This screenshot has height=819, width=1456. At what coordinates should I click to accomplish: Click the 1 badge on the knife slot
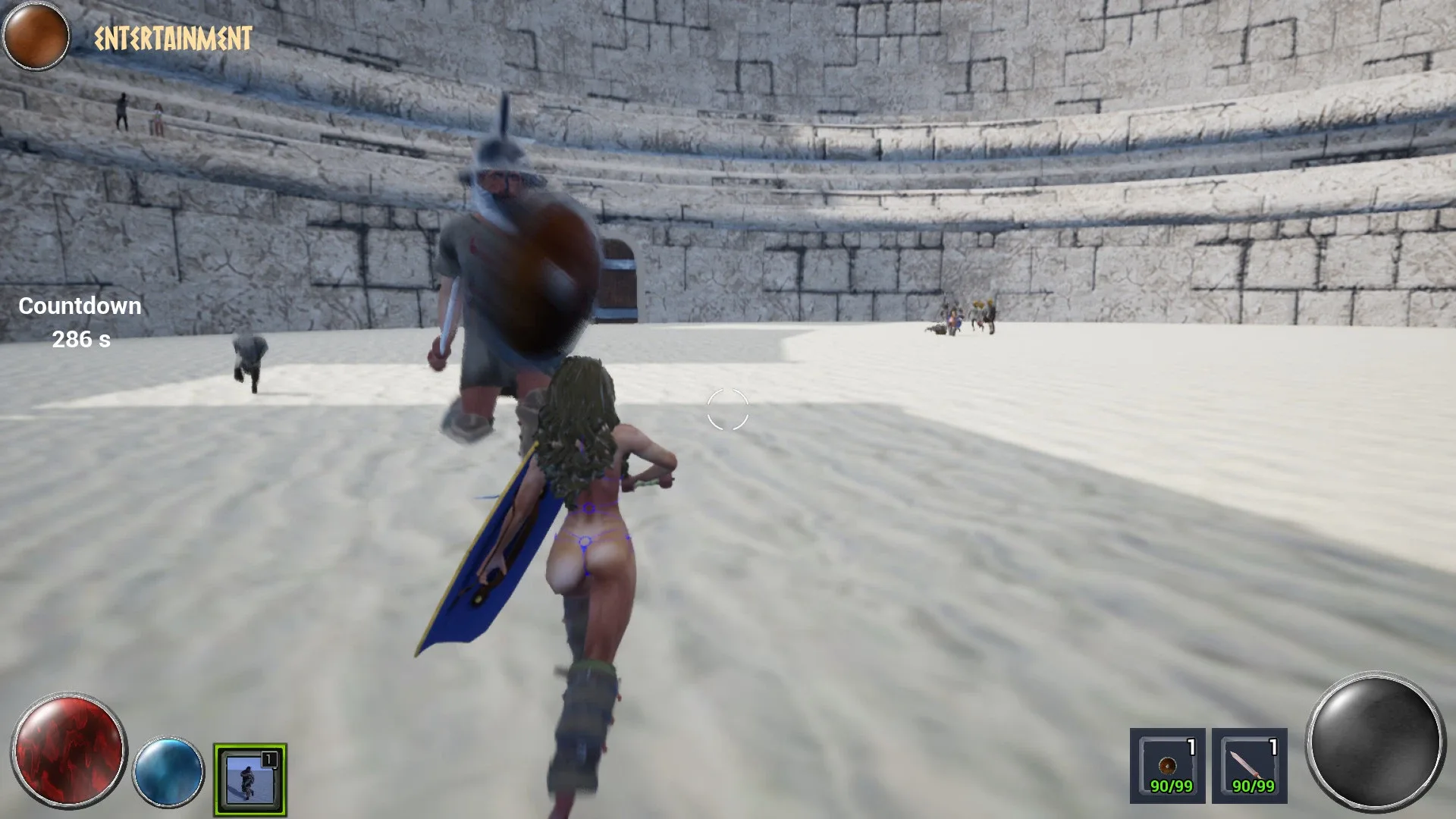point(1274,745)
